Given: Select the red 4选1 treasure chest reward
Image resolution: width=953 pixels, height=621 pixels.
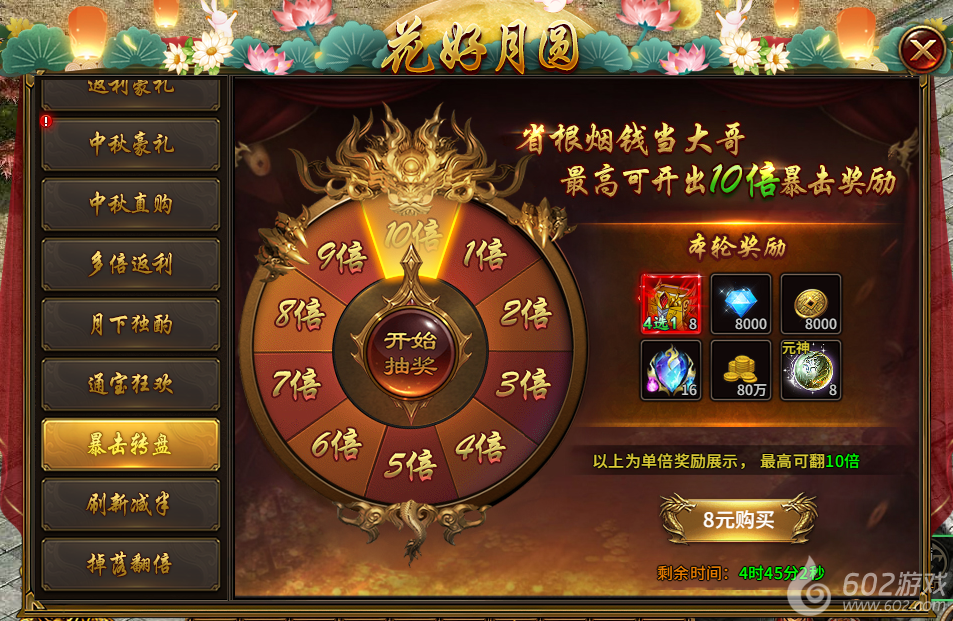Looking at the screenshot, I should click(x=670, y=304).
